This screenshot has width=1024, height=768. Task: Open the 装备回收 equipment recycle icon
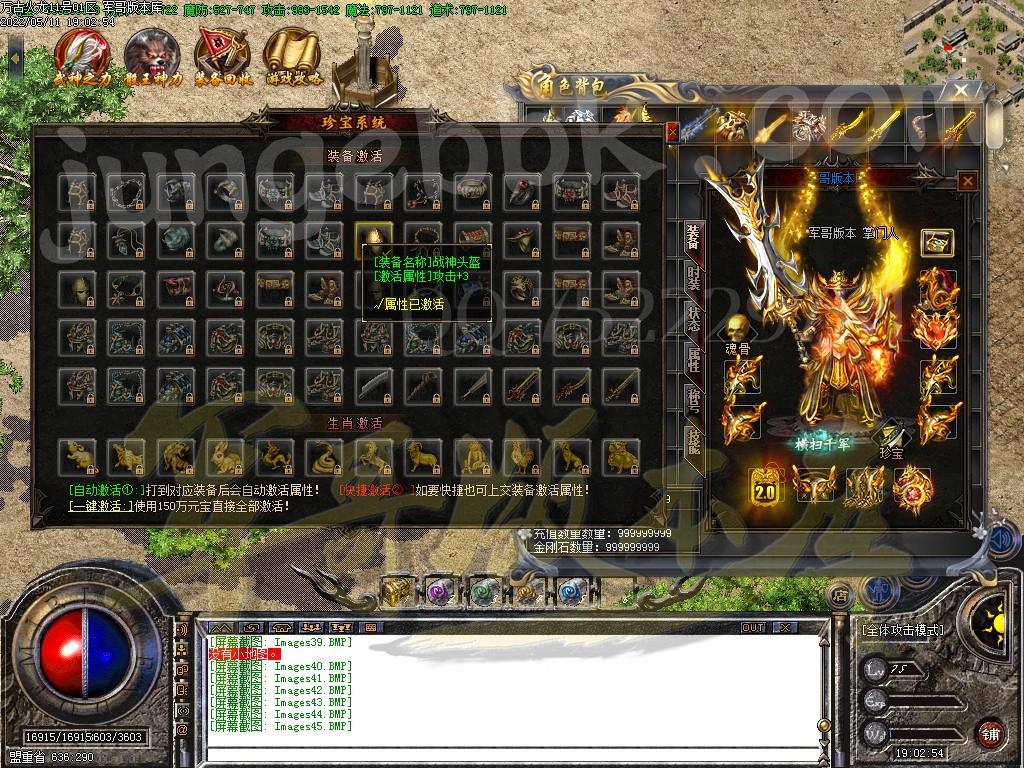coord(223,55)
